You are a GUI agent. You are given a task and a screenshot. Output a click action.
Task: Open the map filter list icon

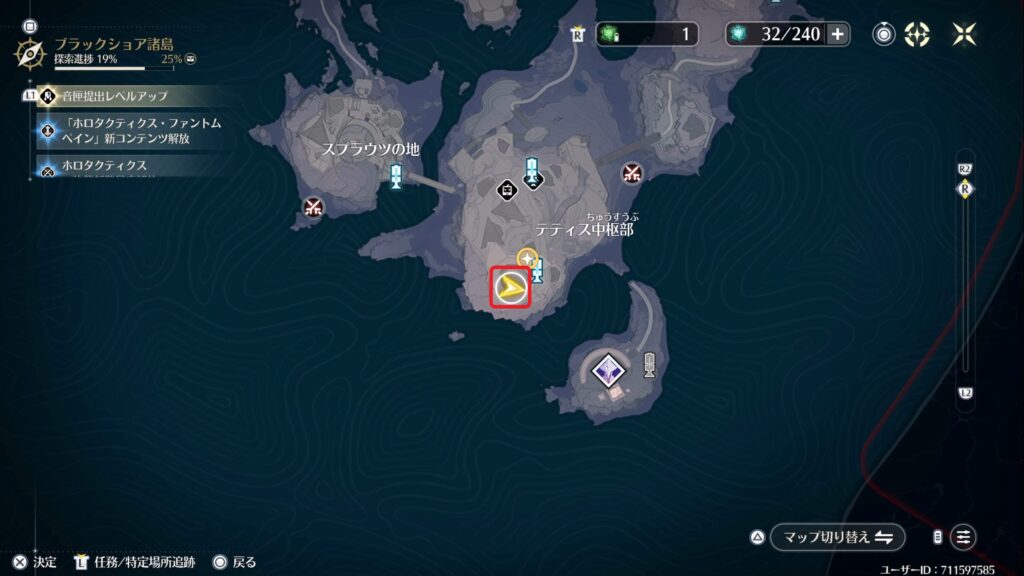point(963,537)
